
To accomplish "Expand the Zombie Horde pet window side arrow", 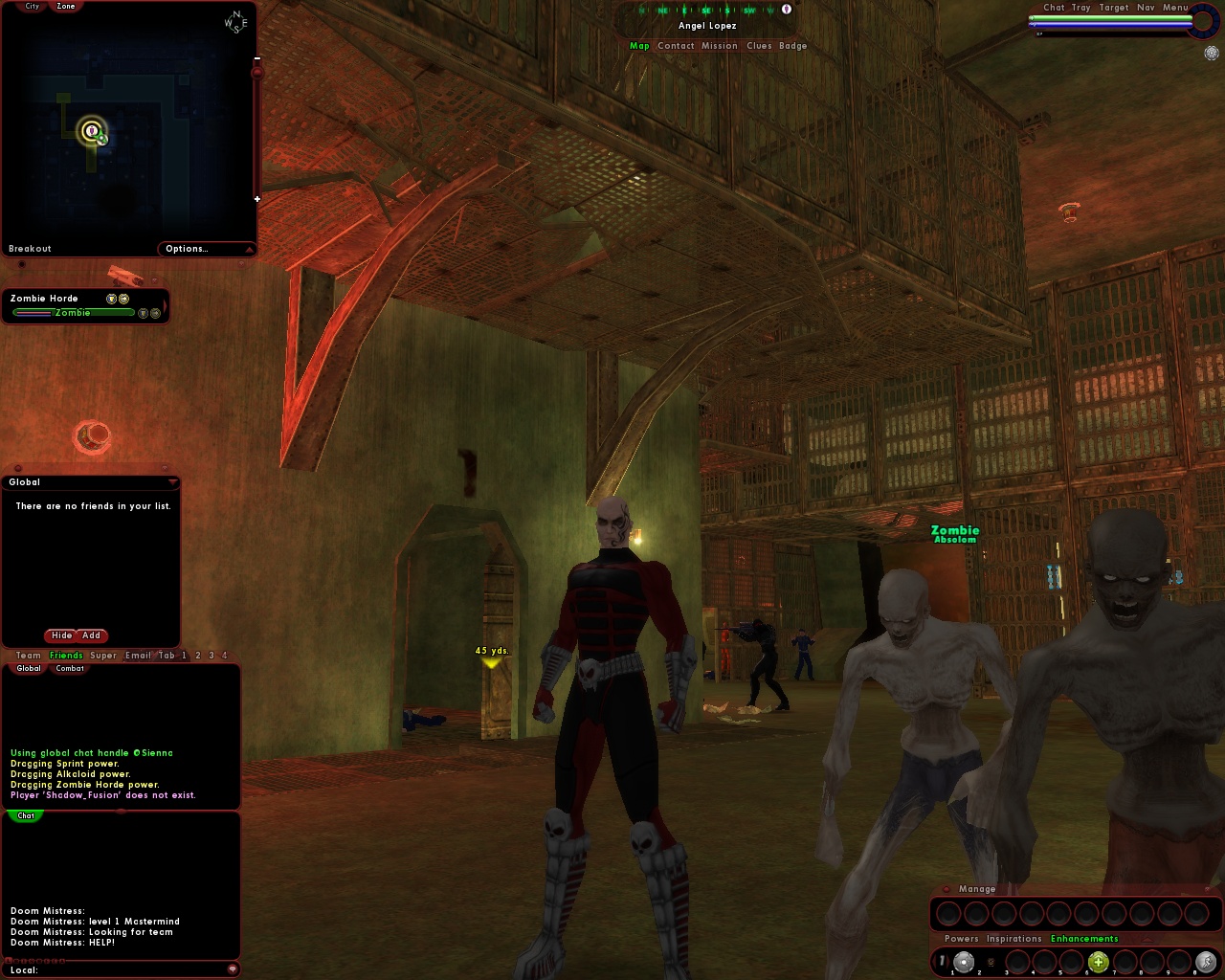I will click(x=166, y=305).
